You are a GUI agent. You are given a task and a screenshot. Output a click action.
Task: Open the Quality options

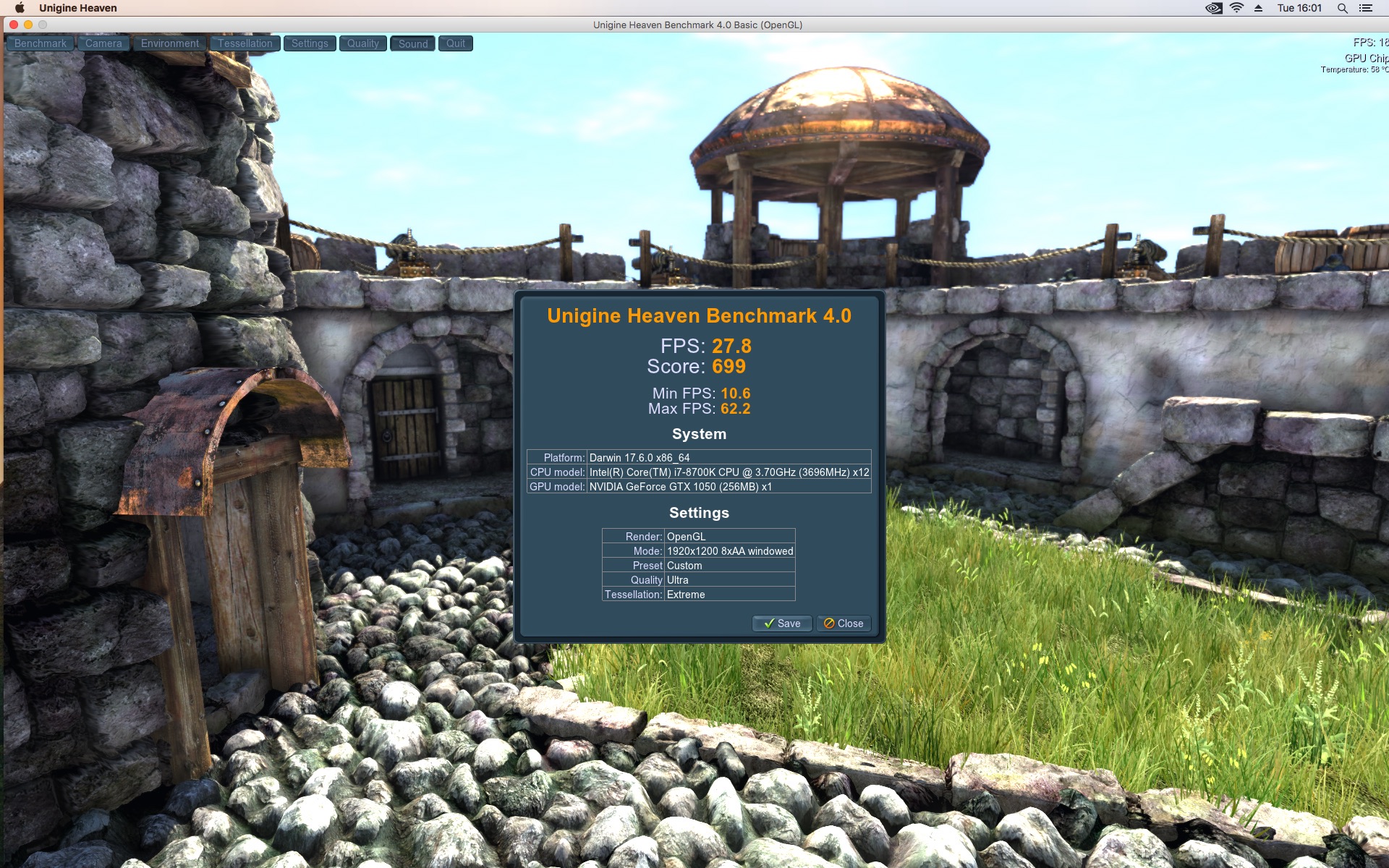point(362,43)
